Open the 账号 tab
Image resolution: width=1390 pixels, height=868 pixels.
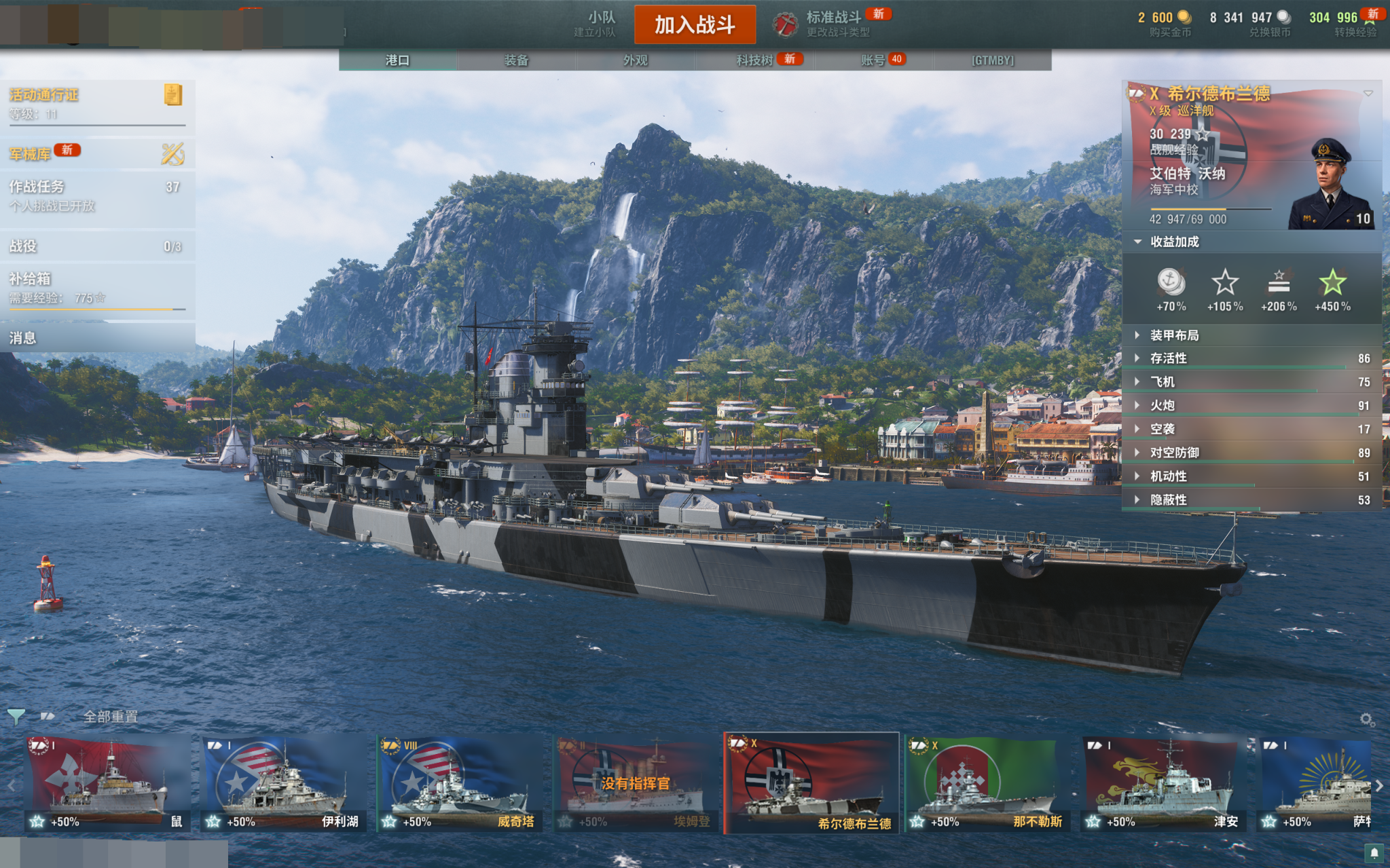tap(873, 60)
